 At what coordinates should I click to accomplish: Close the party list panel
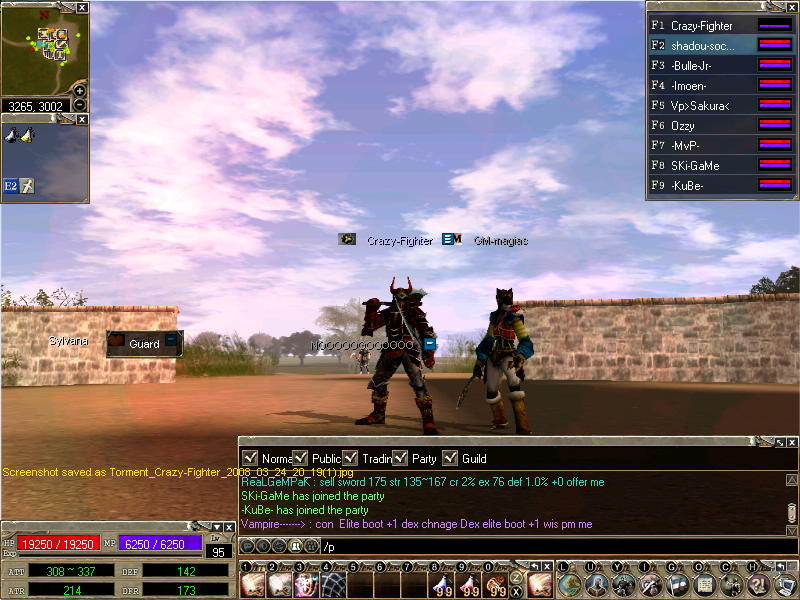pos(792,7)
